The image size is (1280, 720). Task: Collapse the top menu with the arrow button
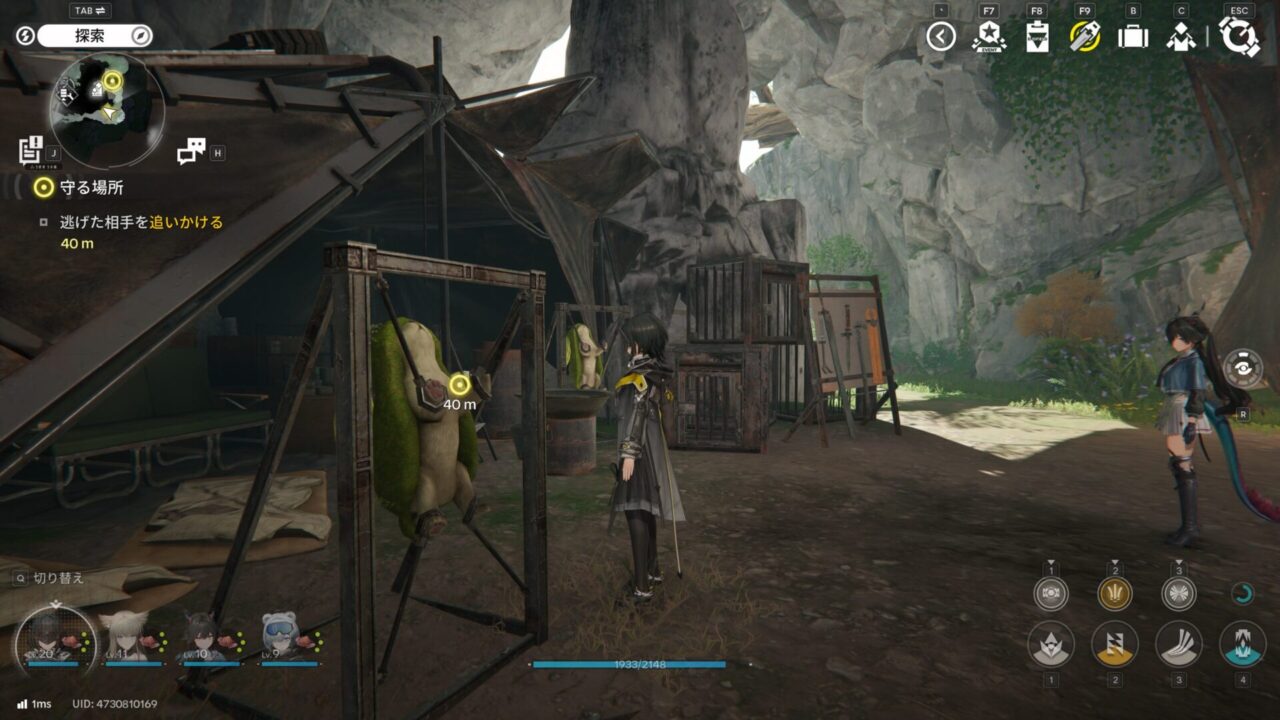coord(940,37)
